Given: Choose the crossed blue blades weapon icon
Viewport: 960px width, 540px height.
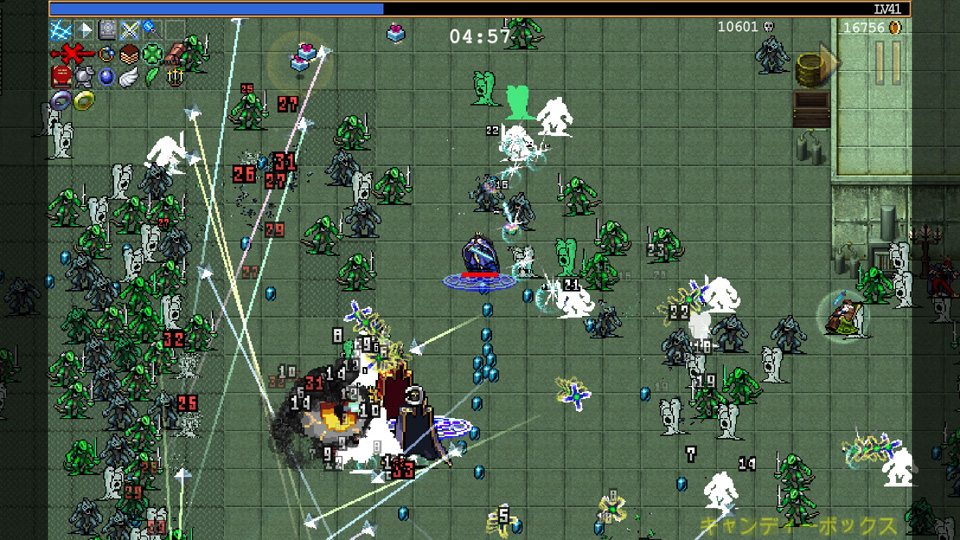Looking at the screenshot, I should (130, 30).
